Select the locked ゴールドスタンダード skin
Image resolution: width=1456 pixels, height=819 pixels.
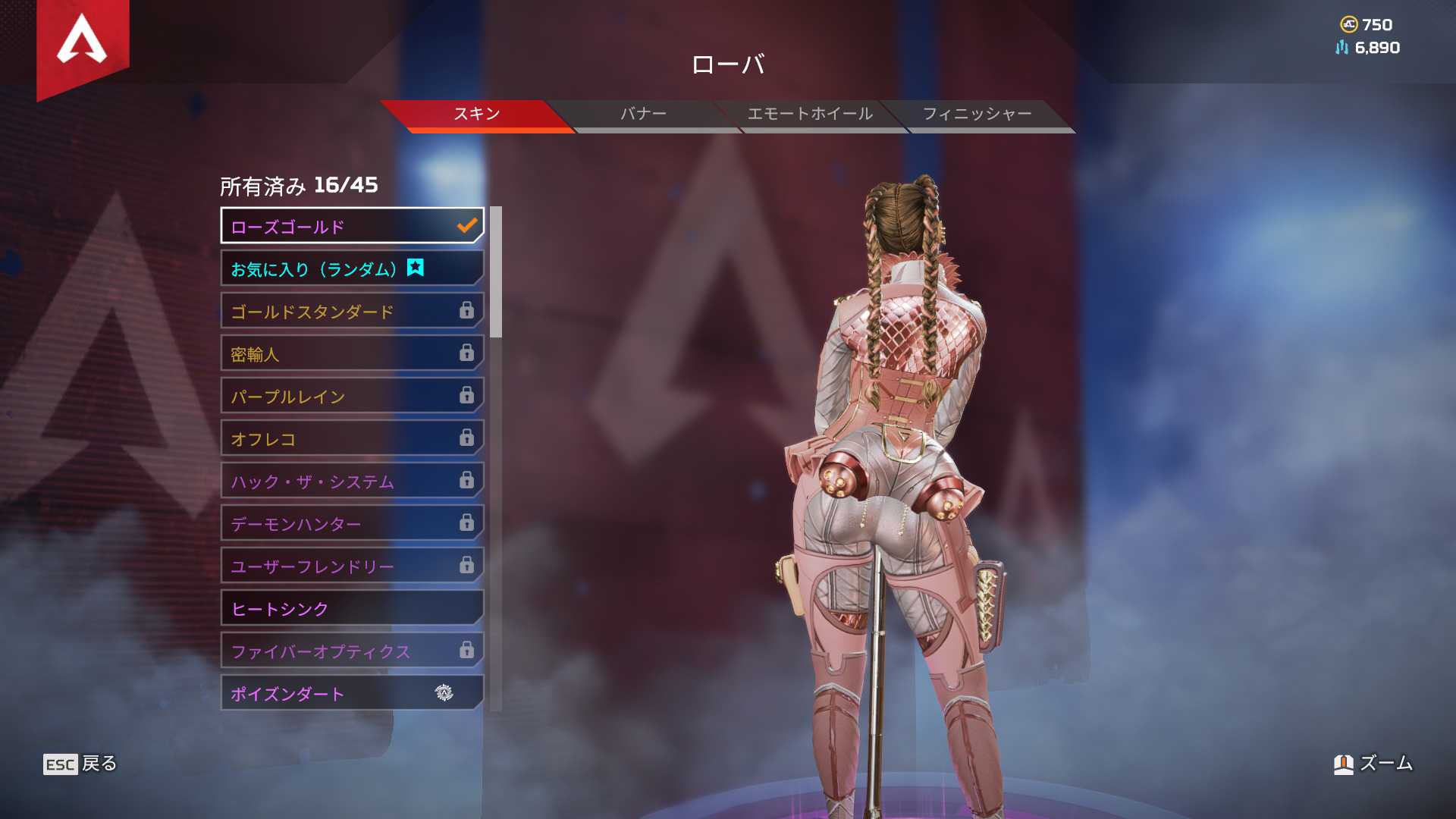[x=352, y=311]
